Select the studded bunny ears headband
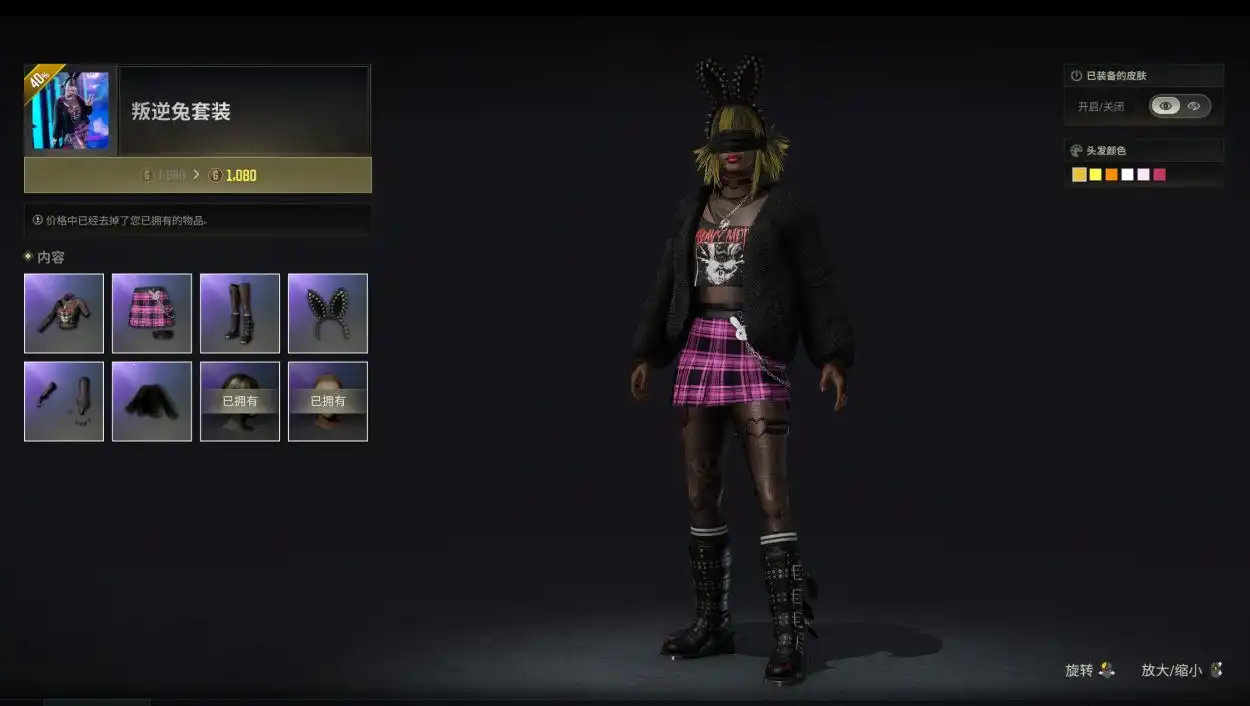 (x=328, y=313)
